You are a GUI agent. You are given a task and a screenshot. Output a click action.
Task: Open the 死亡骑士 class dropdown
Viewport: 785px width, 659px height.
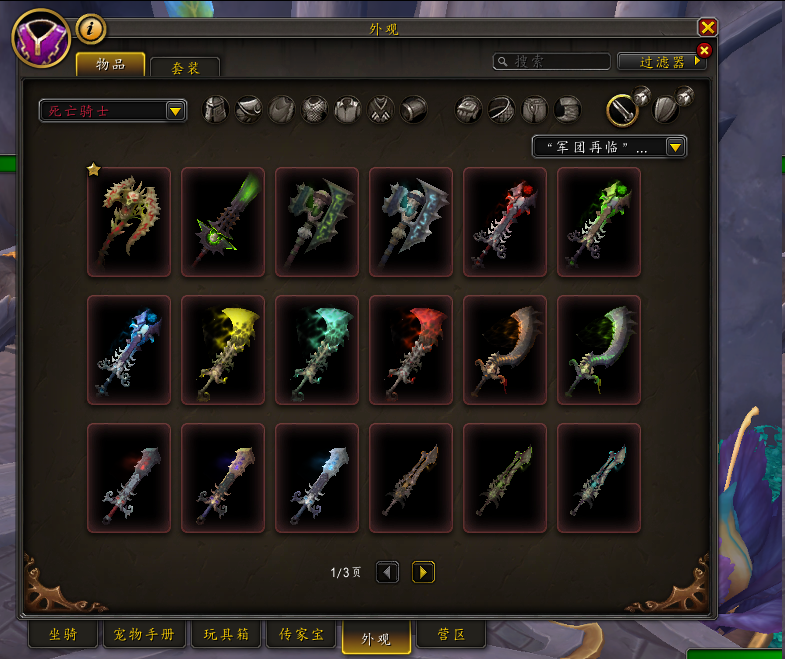tap(176, 111)
